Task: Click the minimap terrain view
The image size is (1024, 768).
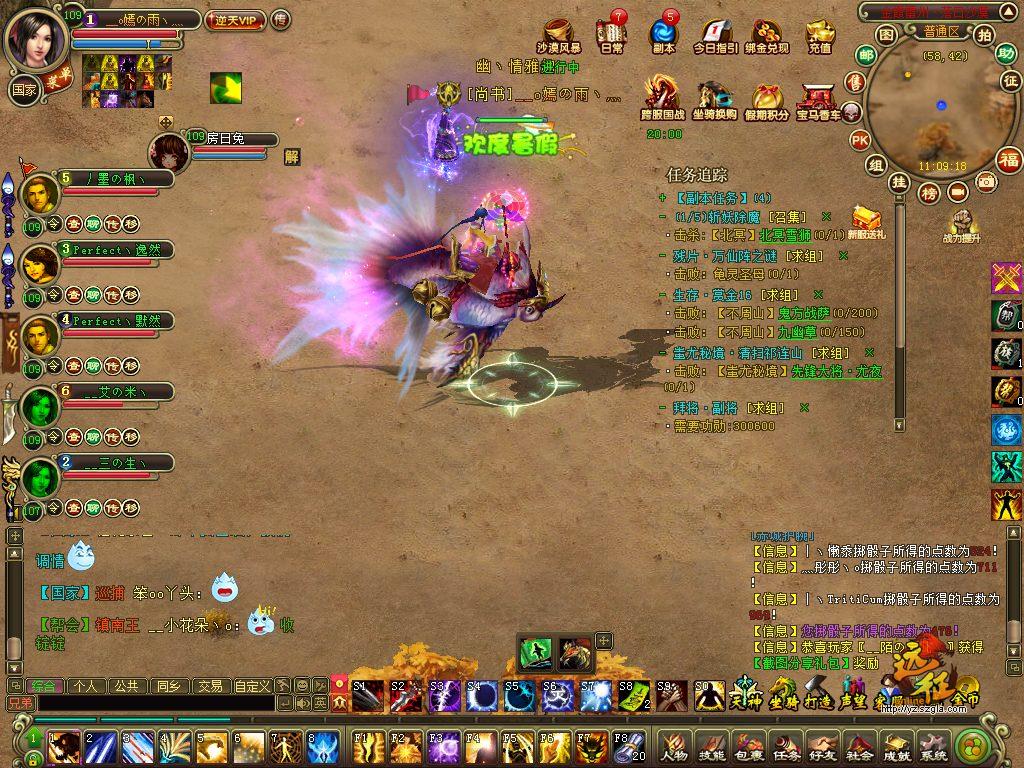Action: (930, 108)
